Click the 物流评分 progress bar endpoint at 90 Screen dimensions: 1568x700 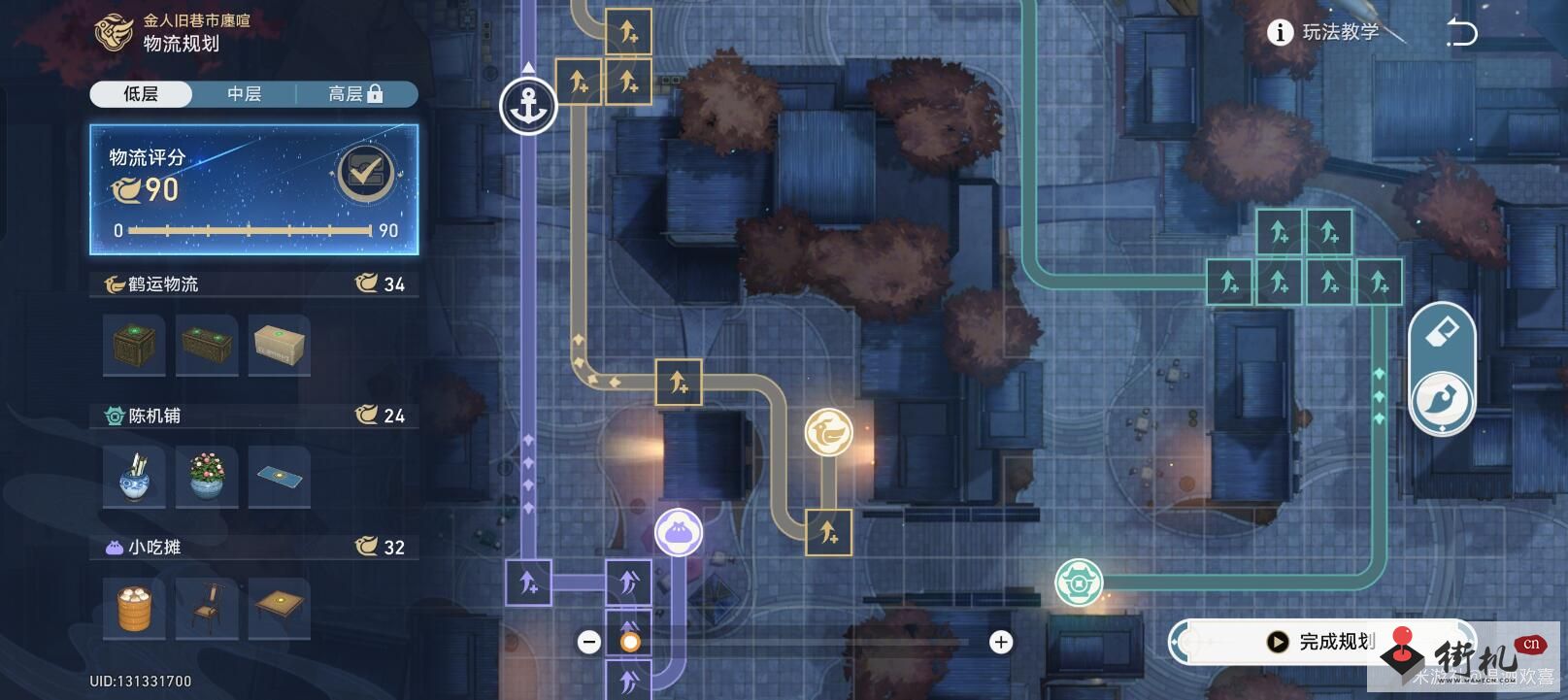(372, 231)
